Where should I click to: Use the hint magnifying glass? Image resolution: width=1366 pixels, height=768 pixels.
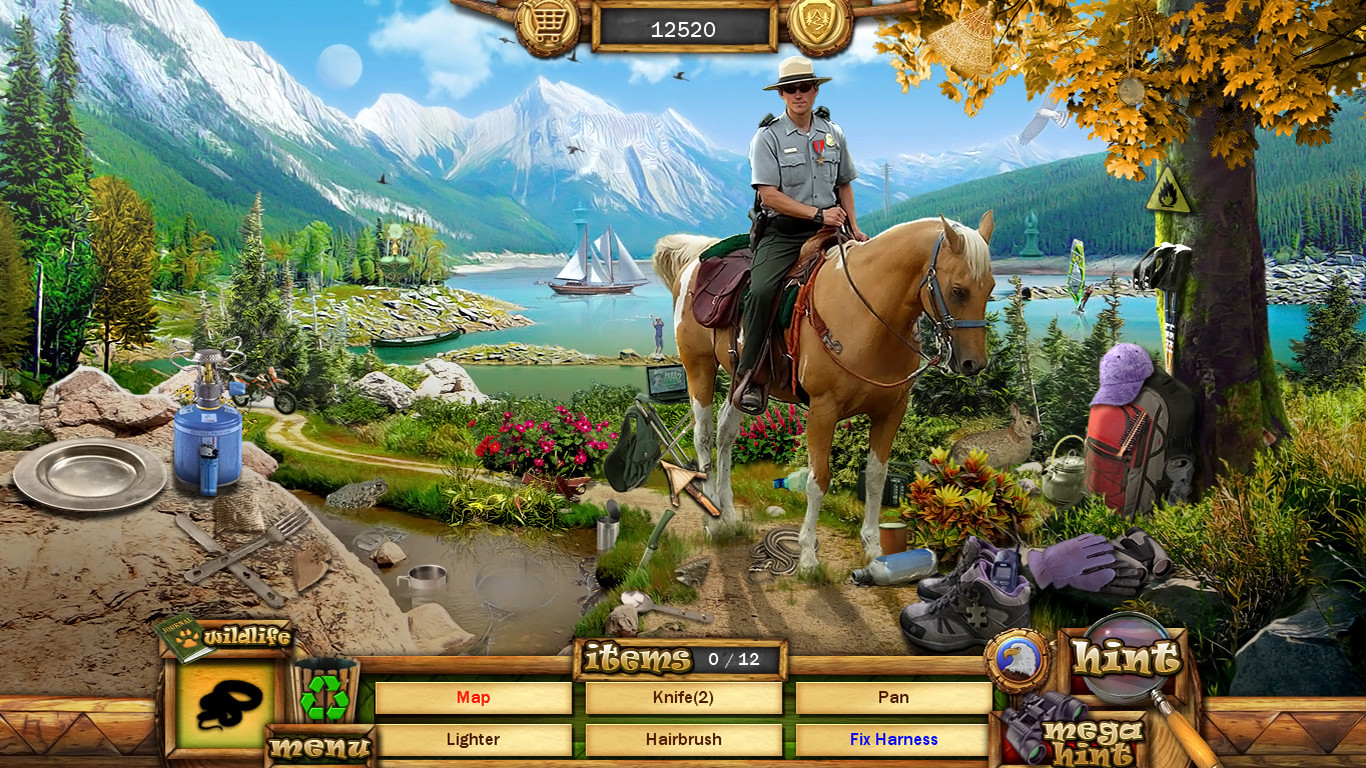coord(1125,655)
